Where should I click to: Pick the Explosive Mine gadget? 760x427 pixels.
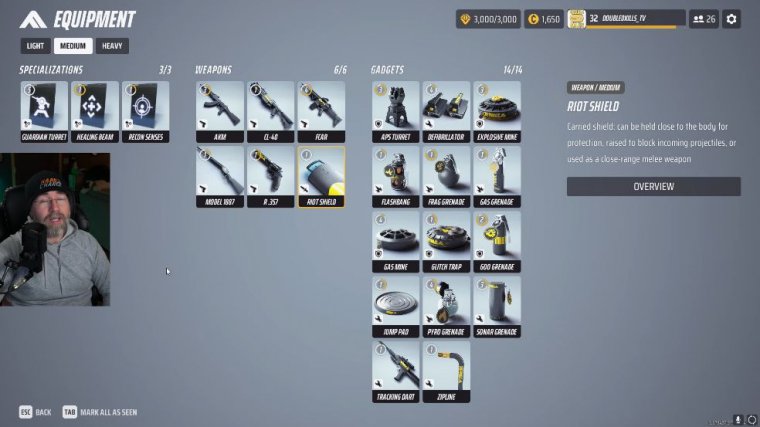498,112
